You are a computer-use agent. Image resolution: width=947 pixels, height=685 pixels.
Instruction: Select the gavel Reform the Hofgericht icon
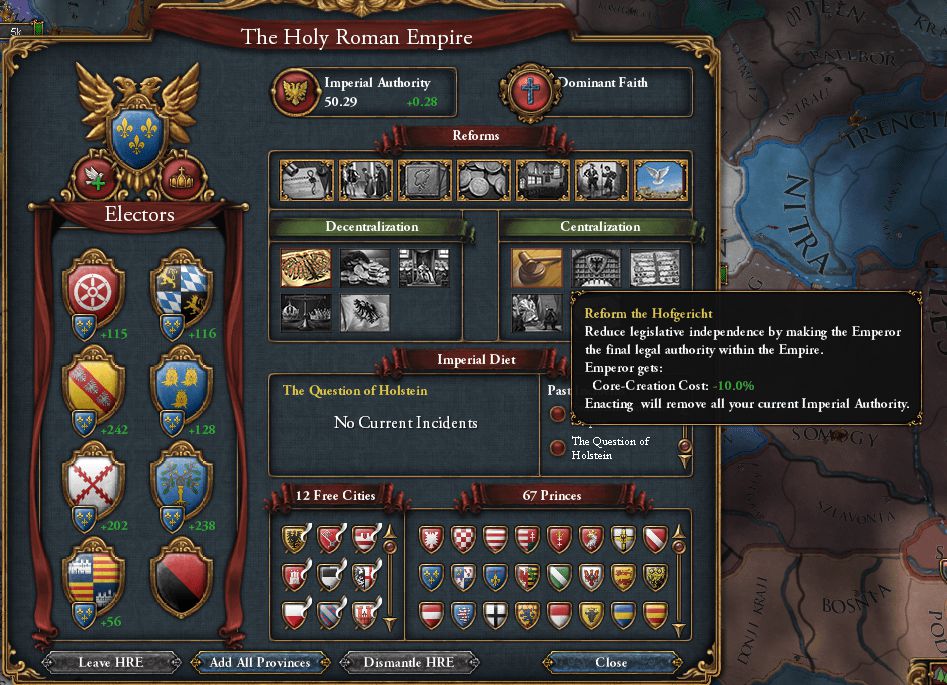pos(537,268)
